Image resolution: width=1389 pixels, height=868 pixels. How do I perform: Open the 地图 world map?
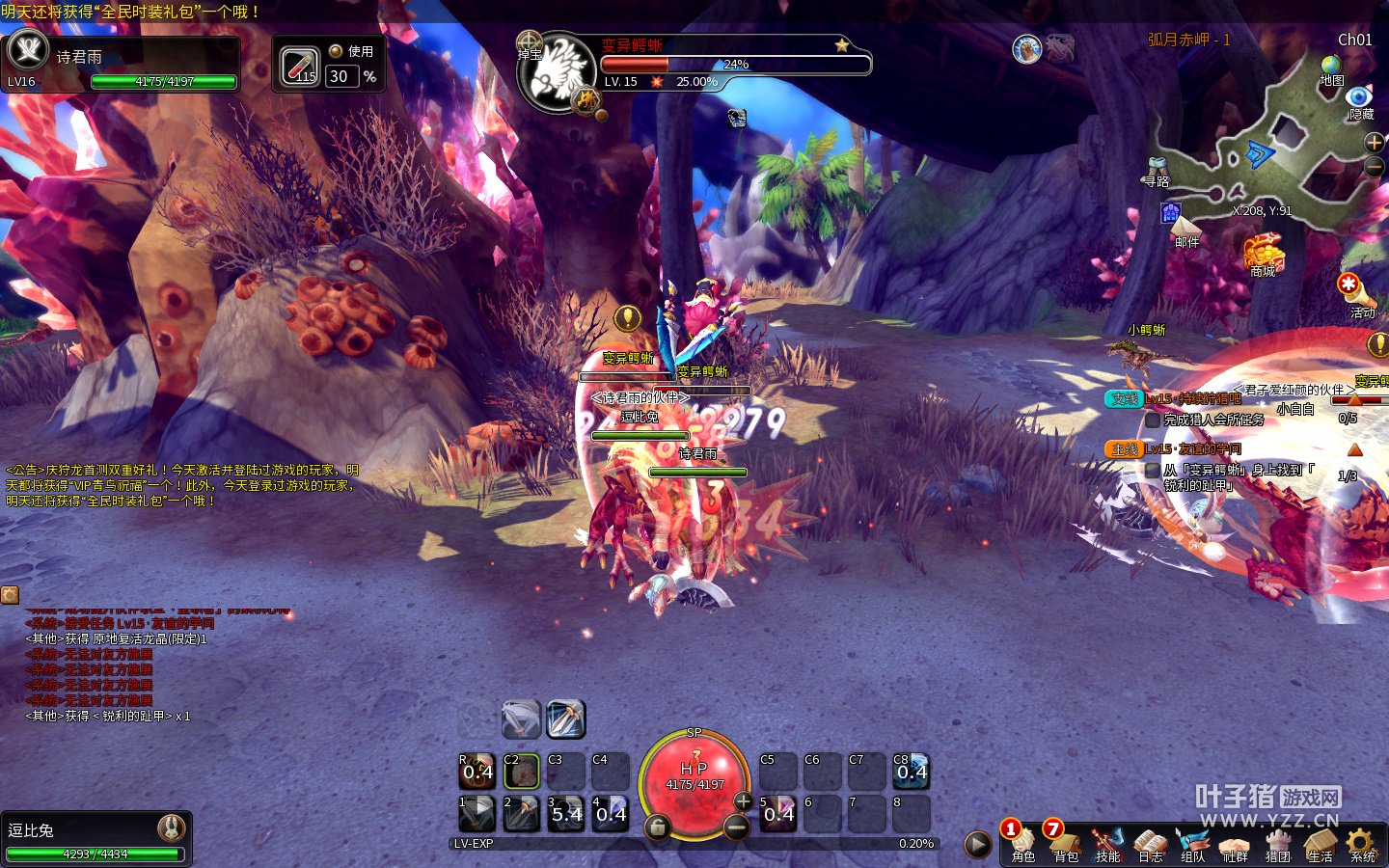(x=1331, y=68)
